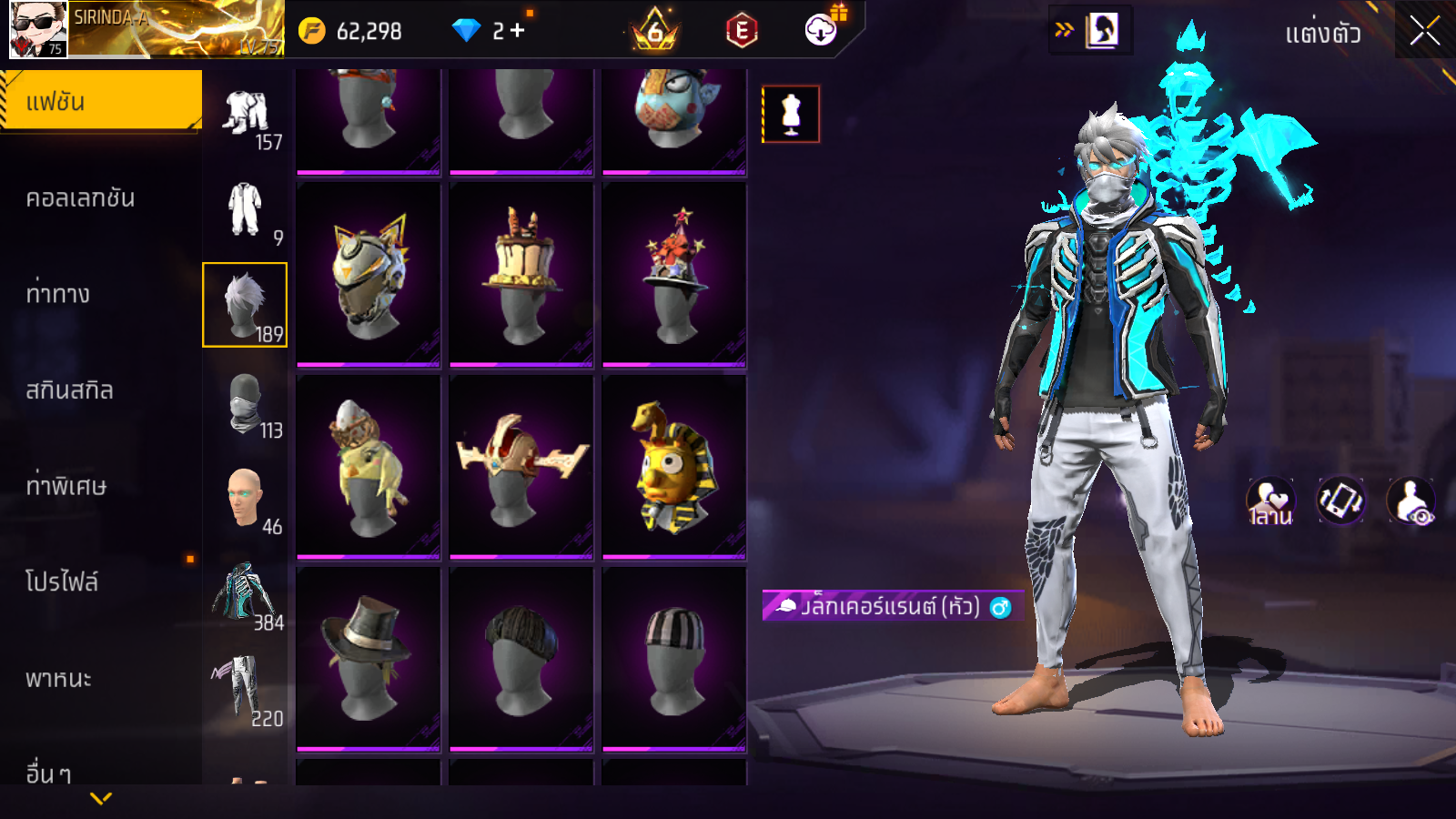Open the แฟชัน fashion tab
This screenshot has width=1456, height=819.
pos(101,101)
